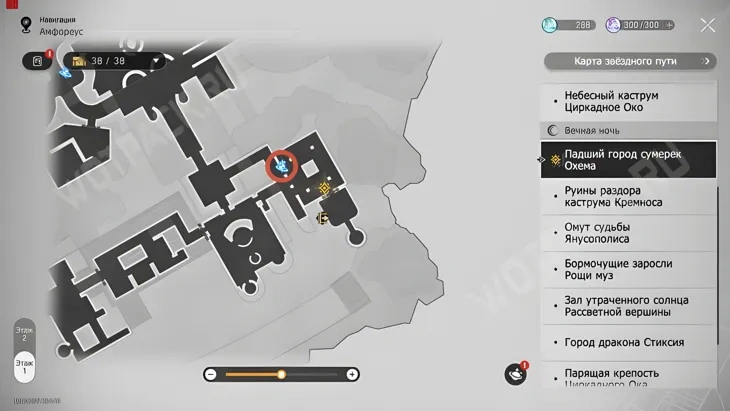The image size is (730, 411).
Task: Switch to Этаж 2 floor
Action: pos(22,333)
